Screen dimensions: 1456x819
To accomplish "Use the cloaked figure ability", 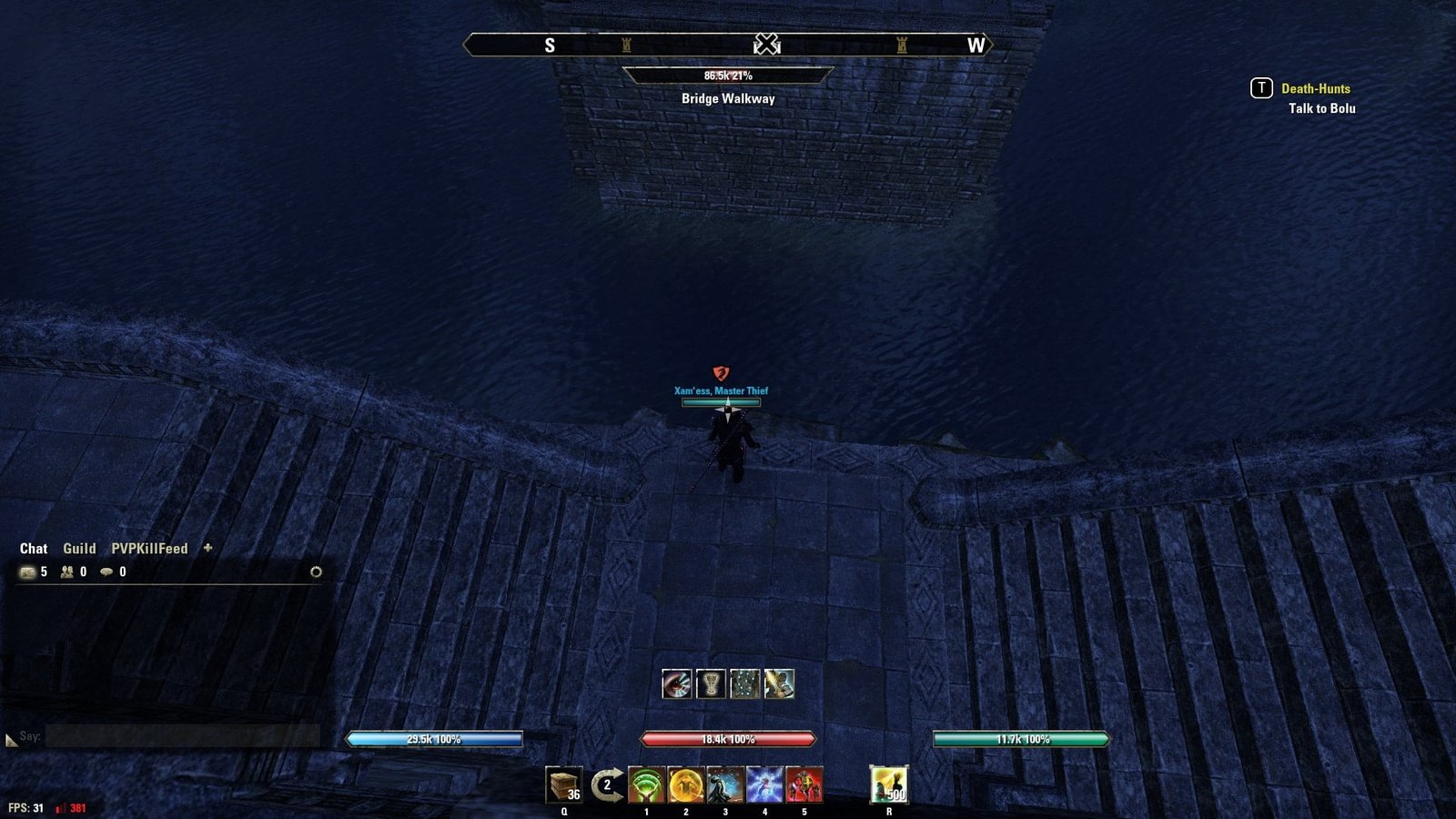I will [x=725, y=784].
